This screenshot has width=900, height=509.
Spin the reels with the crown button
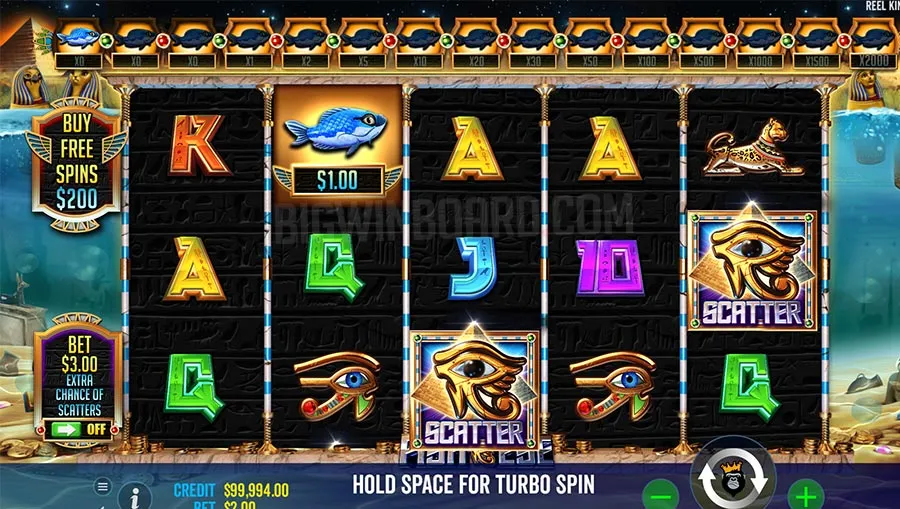coord(733,482)
